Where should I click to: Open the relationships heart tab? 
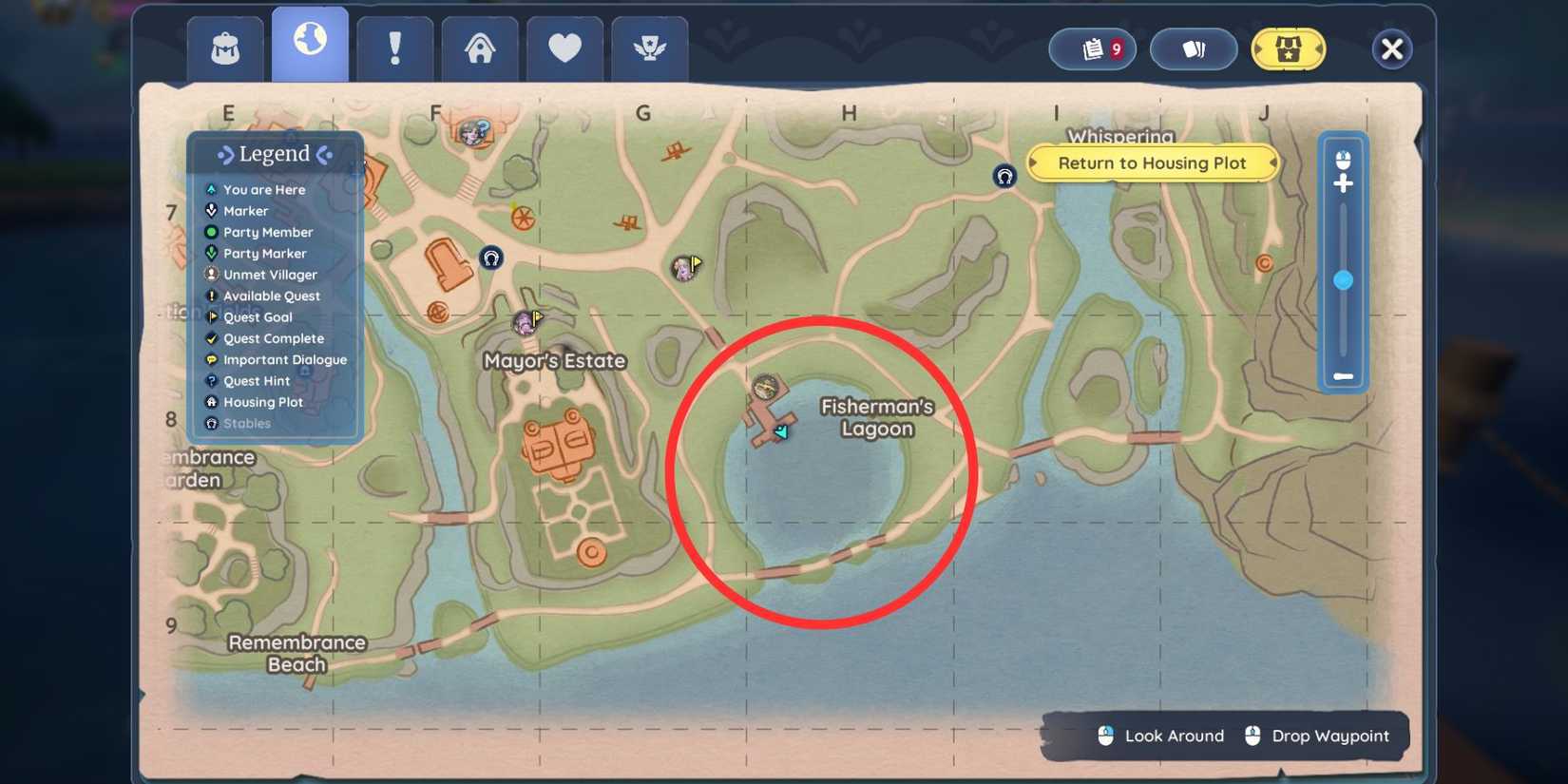click(x=564, y=48)
